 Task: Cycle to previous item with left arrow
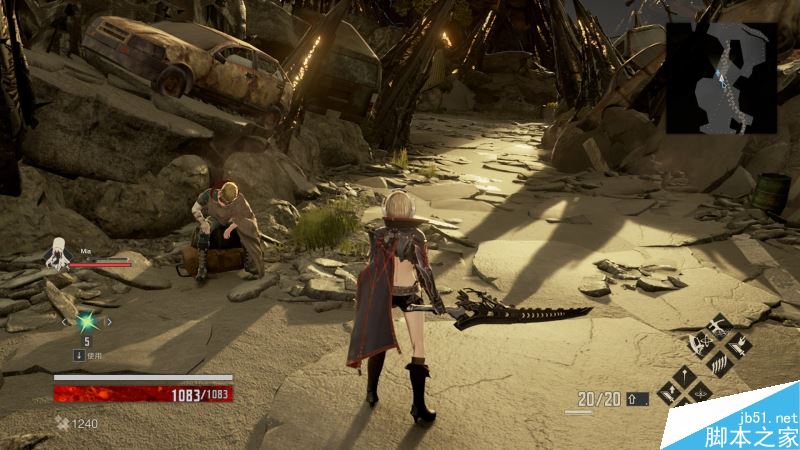click(x=66, y=322)
